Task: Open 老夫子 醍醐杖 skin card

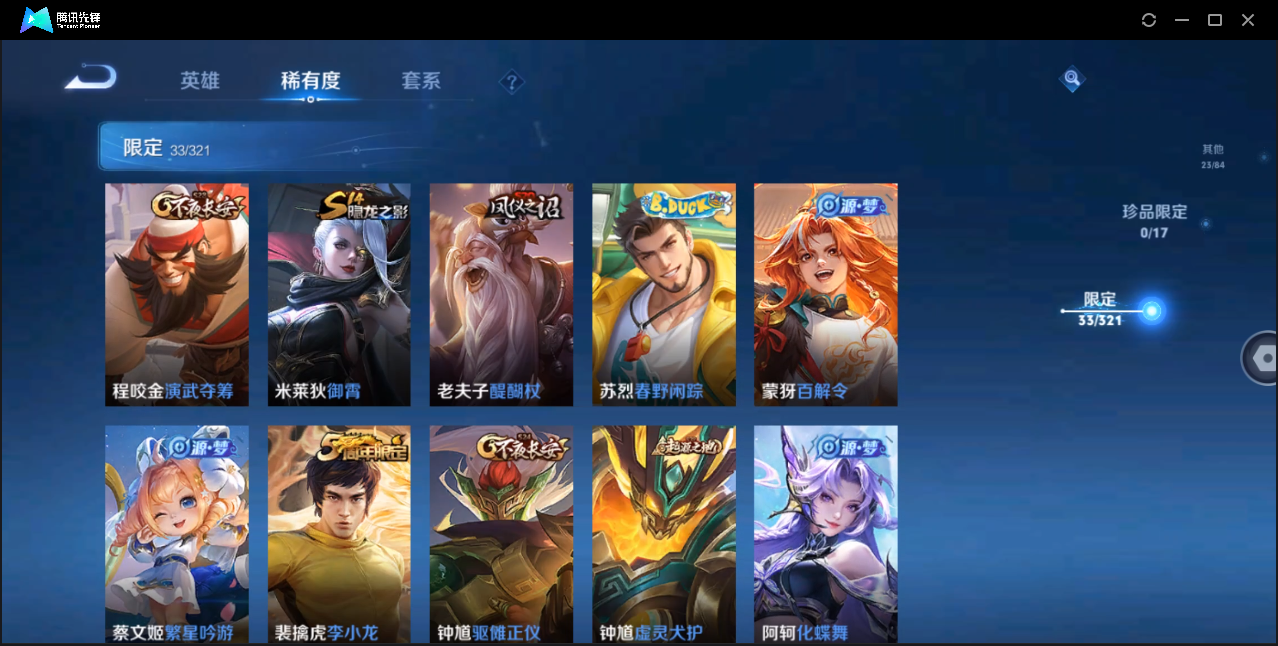Action: (501, 294)
